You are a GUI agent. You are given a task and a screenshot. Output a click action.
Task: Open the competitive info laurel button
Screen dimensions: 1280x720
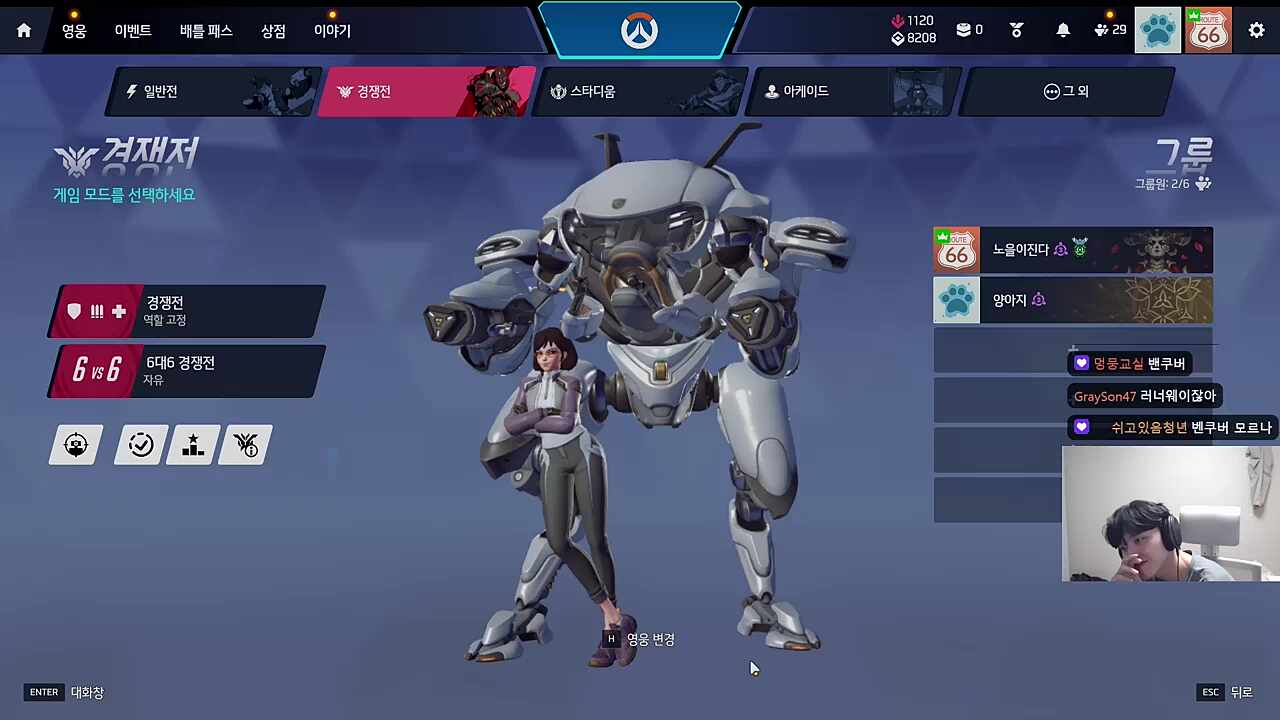coord(246,445)
